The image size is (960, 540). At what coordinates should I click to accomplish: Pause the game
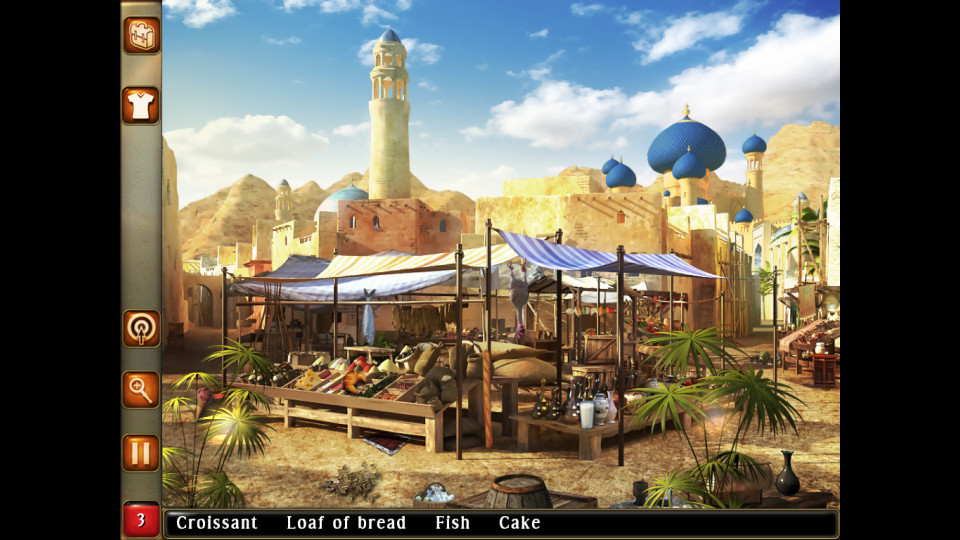pos(141,452)
